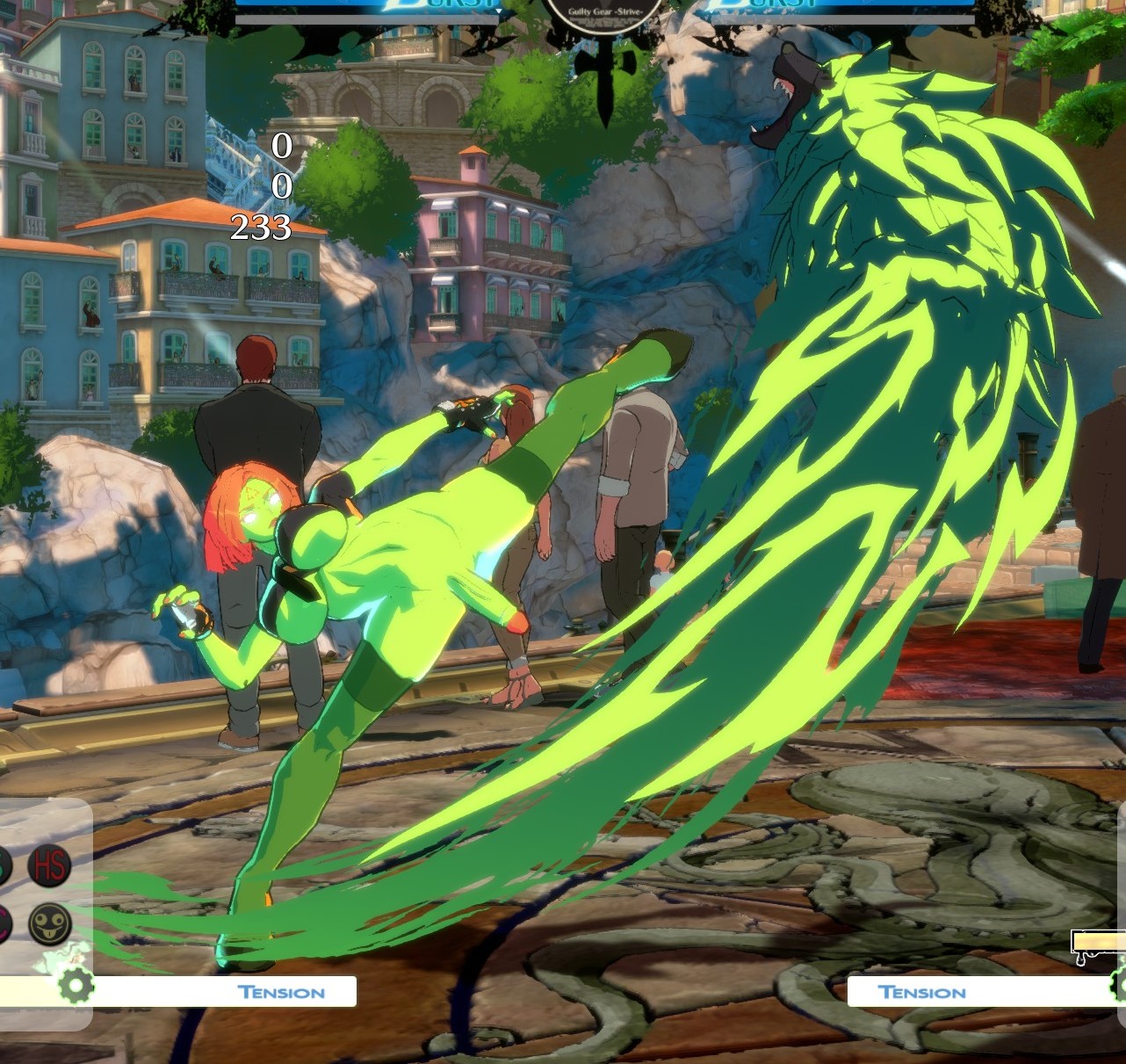Select the smiley face tongue icon
1126x1064 pixels.
pyautogui.click(x=49, y=924)
